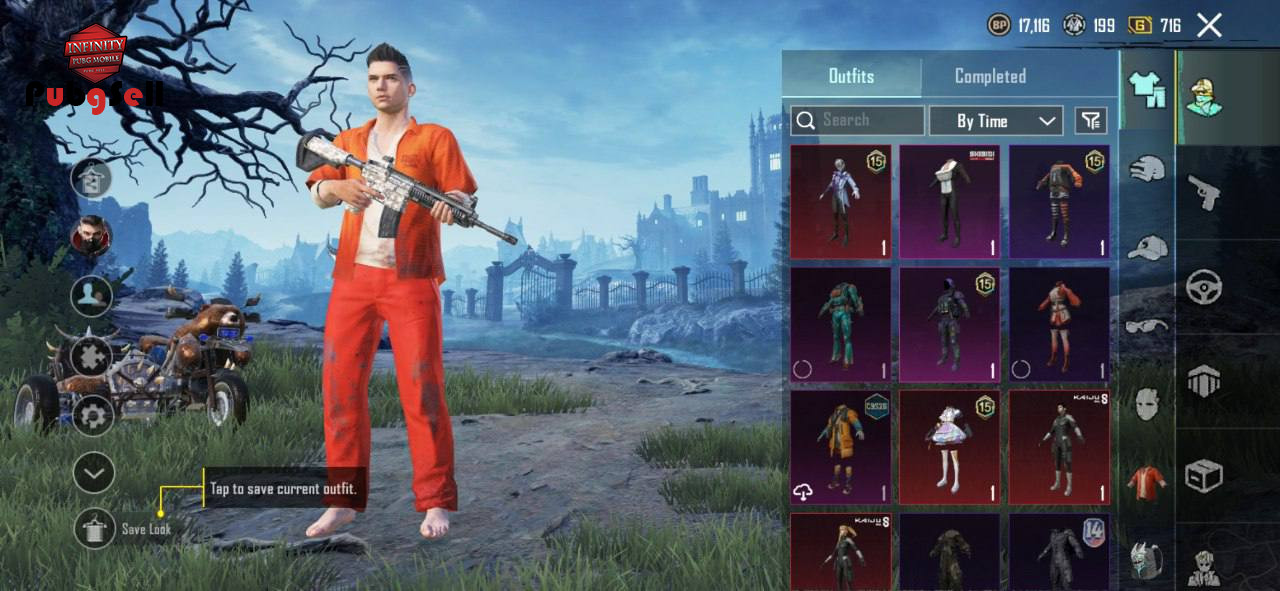This screenshot has height=591, width=1280.
Task: Select the teal armored suit outfit
Action: 840,325
